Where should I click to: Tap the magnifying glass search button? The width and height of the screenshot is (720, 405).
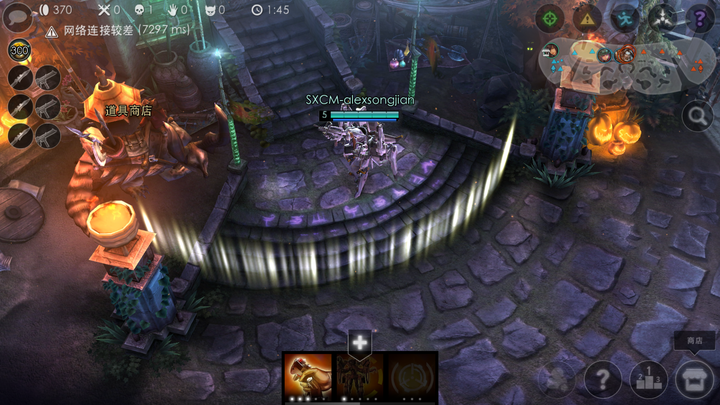coord(697,116)
